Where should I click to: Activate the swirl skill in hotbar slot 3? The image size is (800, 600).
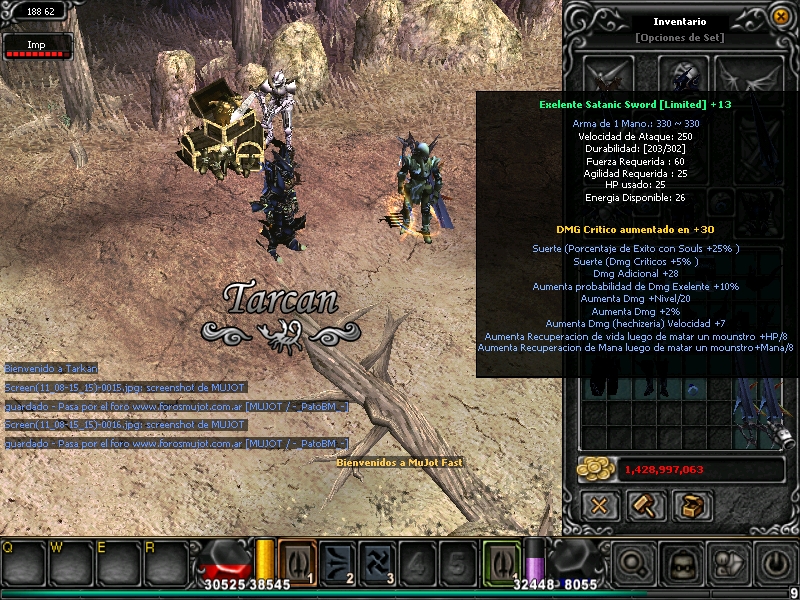click(x=377, y=560)
